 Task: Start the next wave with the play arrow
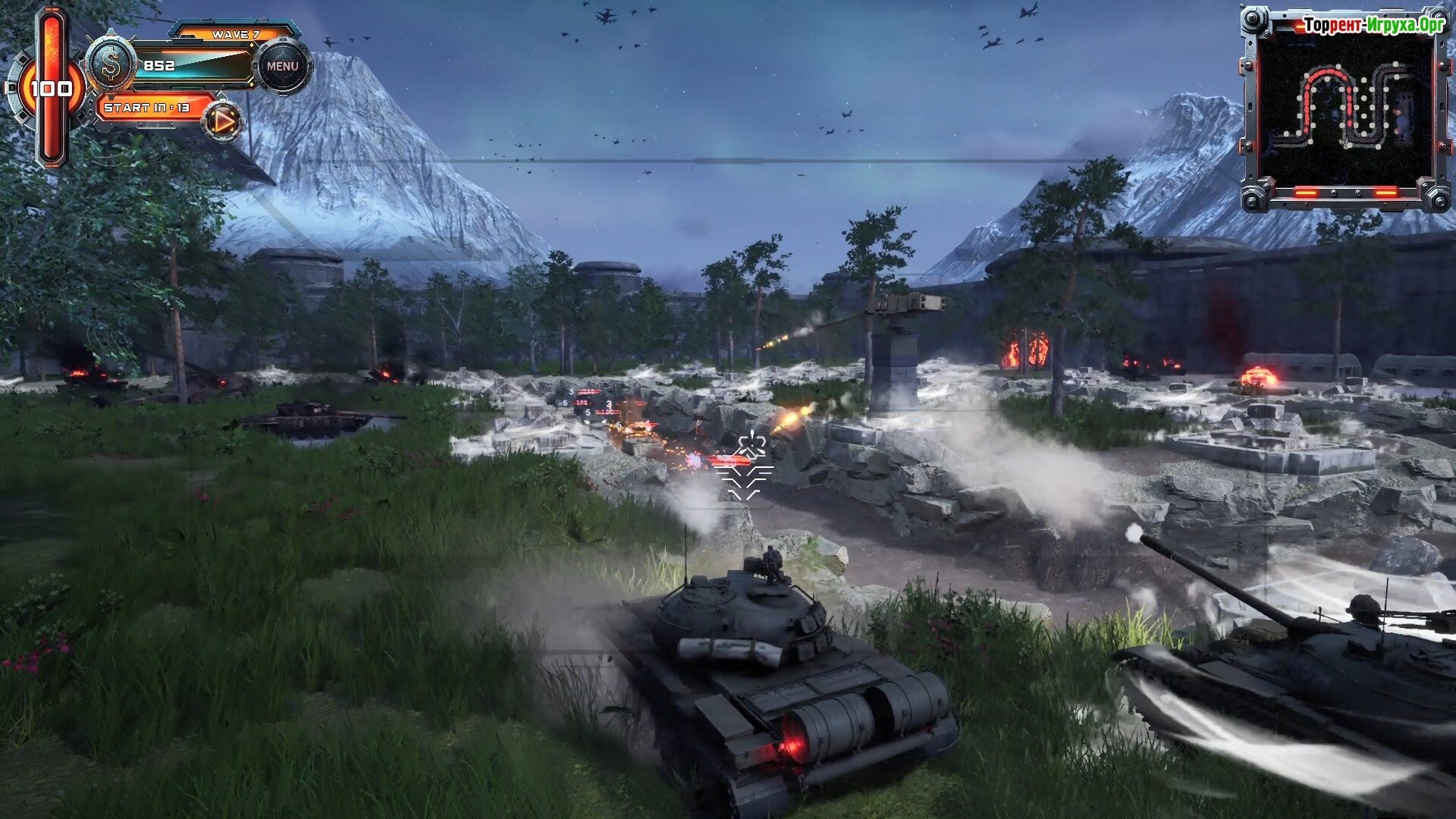223,121
